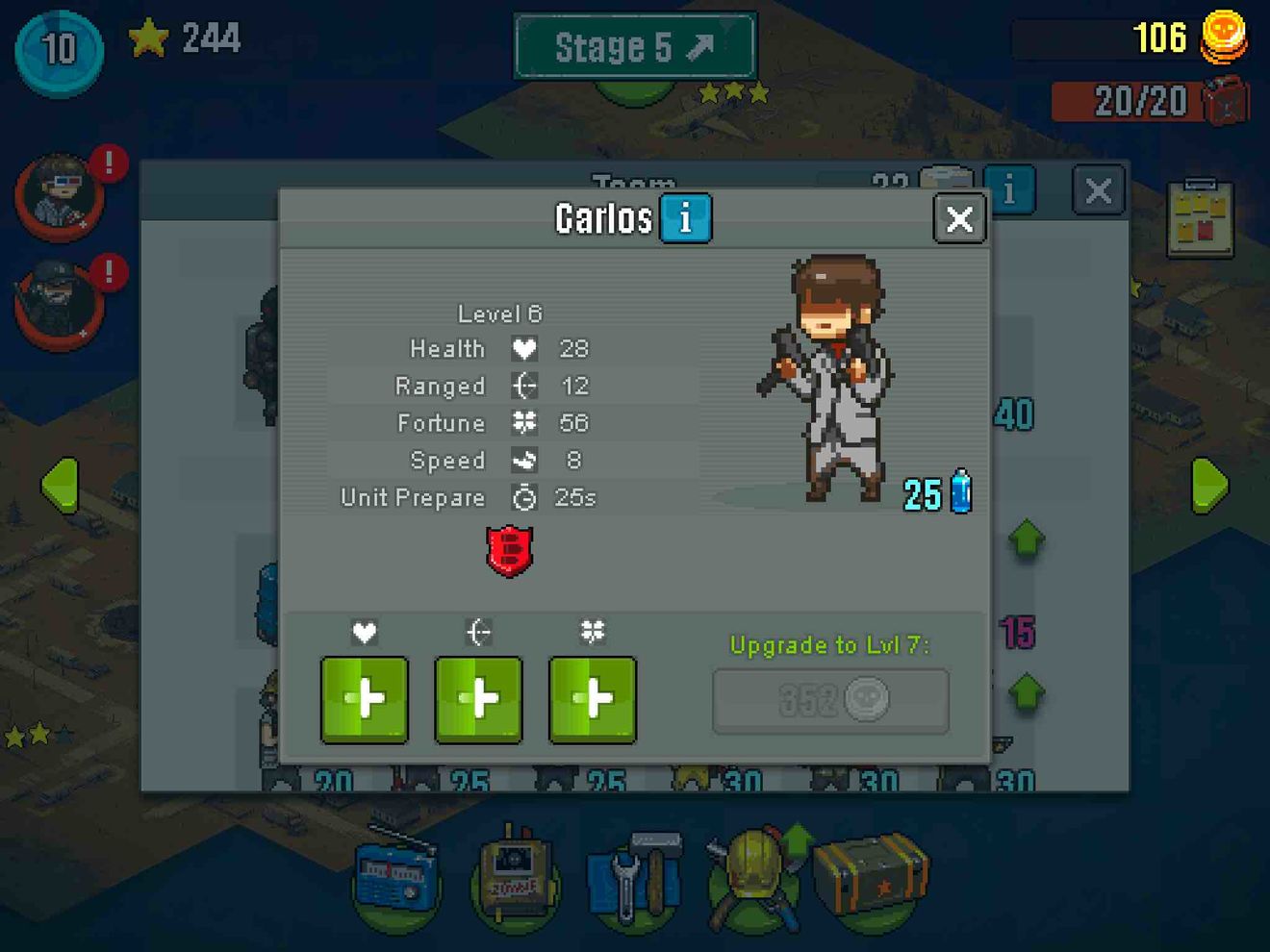Open Carlos info with the blue i button
This screenshot has width=1270, height=952.
(685, 218)
